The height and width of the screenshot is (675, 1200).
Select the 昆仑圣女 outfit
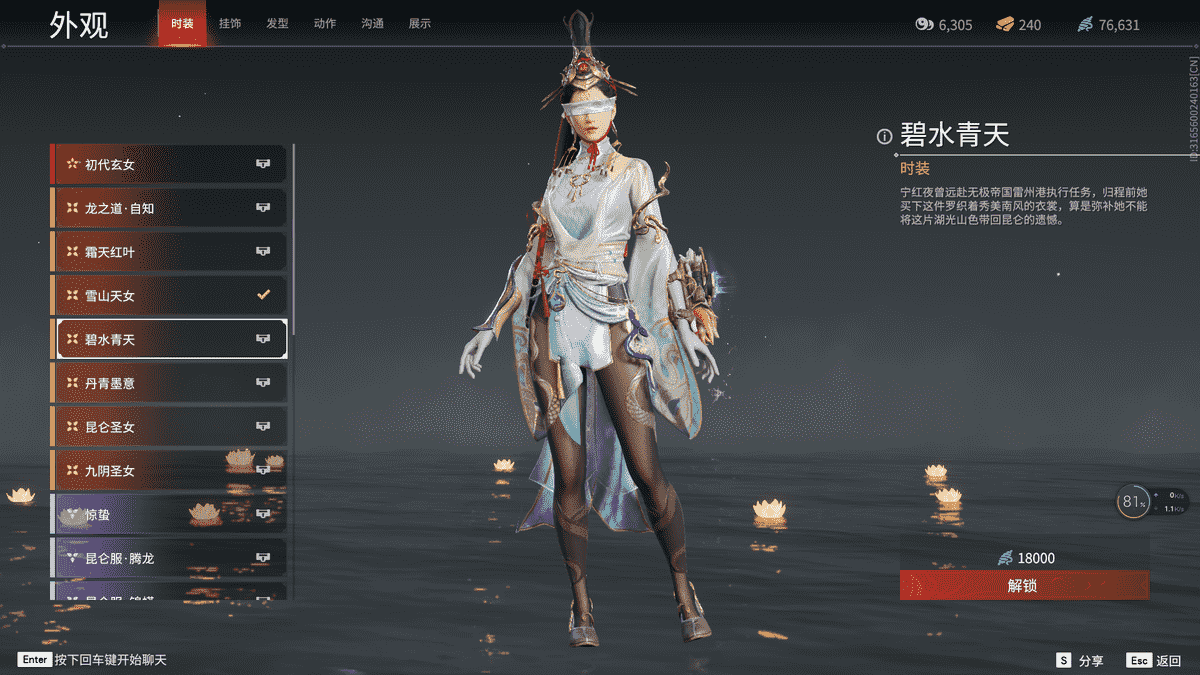(169, 427)
